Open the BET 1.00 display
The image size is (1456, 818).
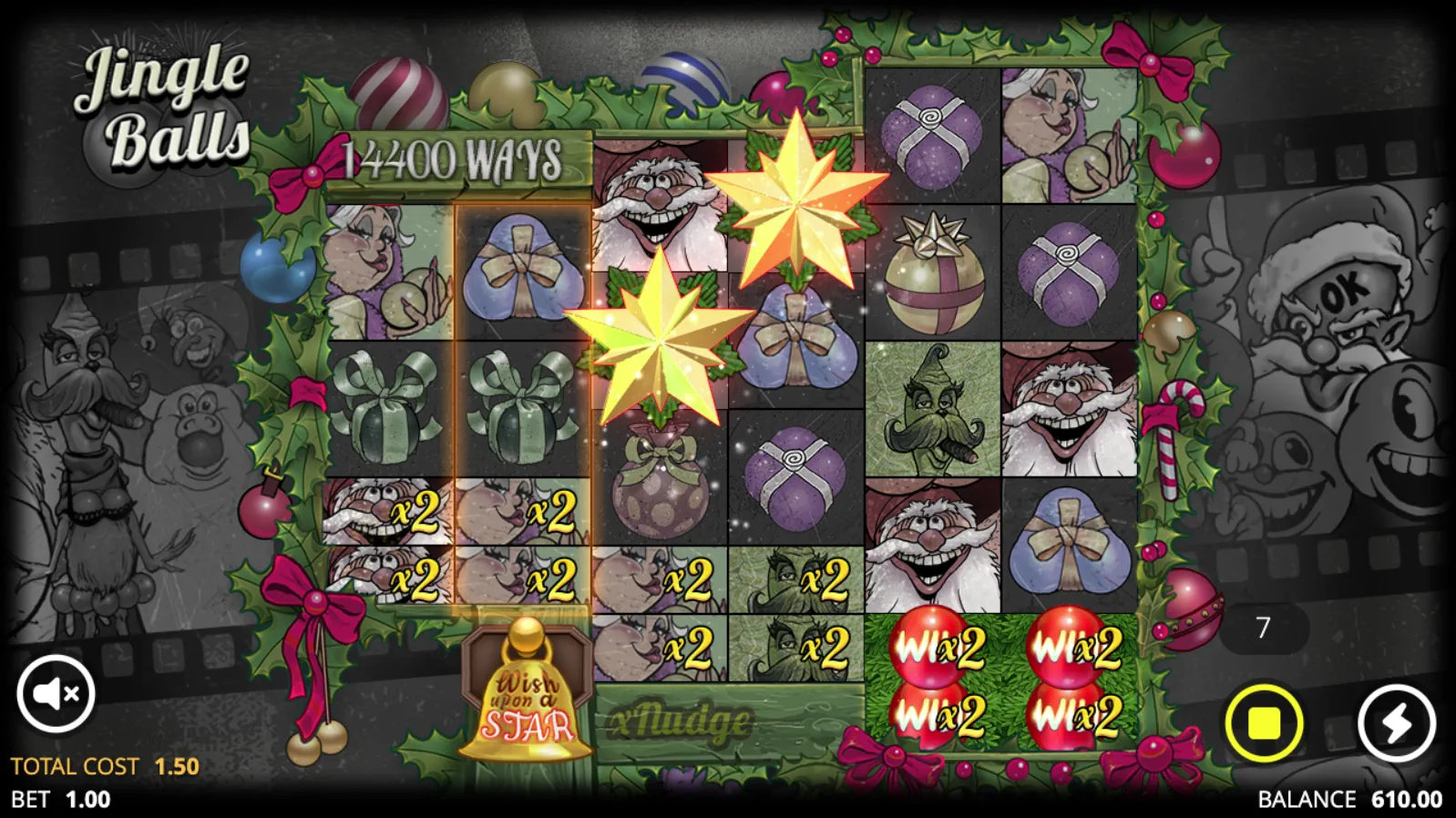[62, 801]
